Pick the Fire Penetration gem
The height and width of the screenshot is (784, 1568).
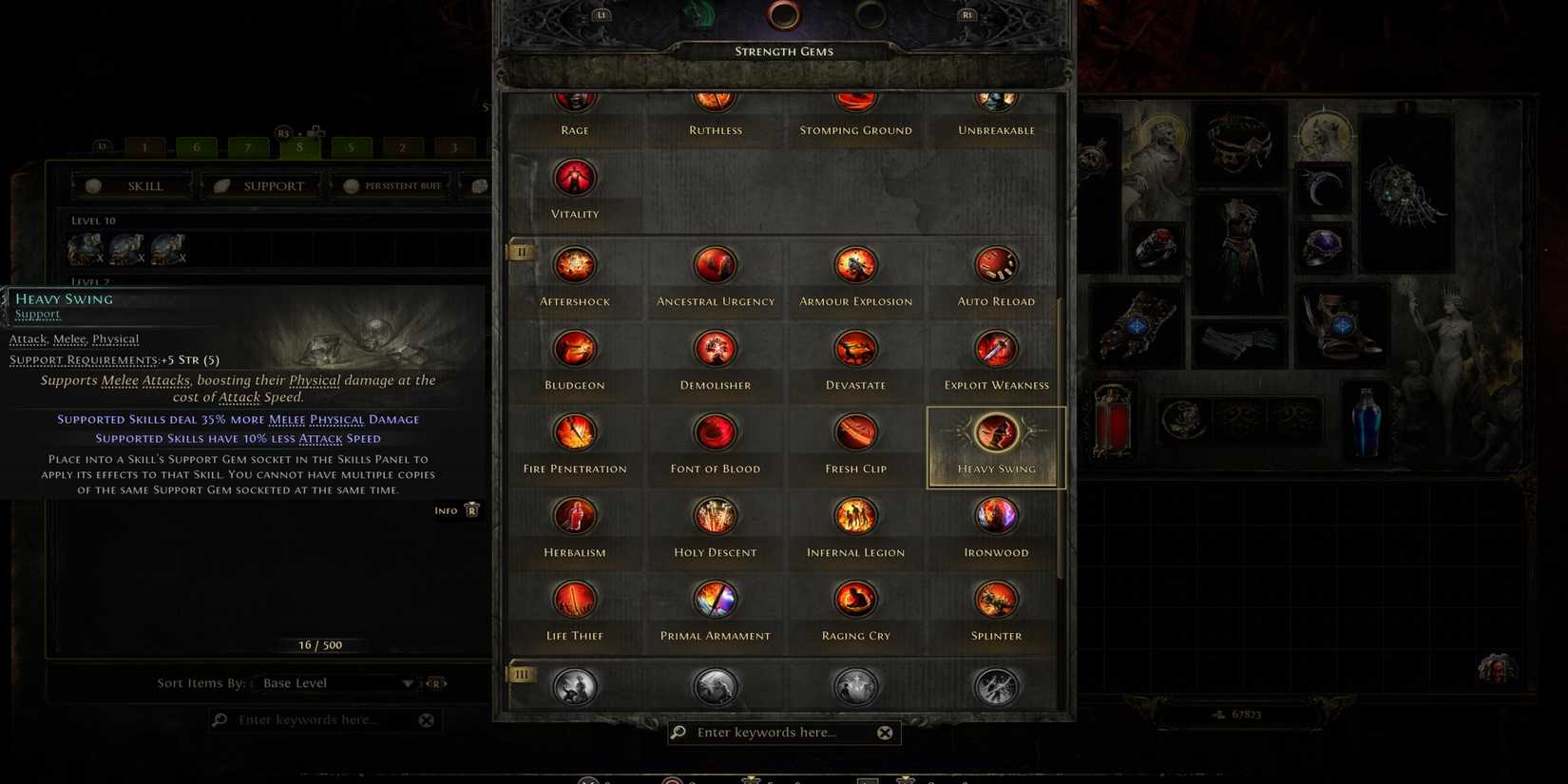click(574, 432)
